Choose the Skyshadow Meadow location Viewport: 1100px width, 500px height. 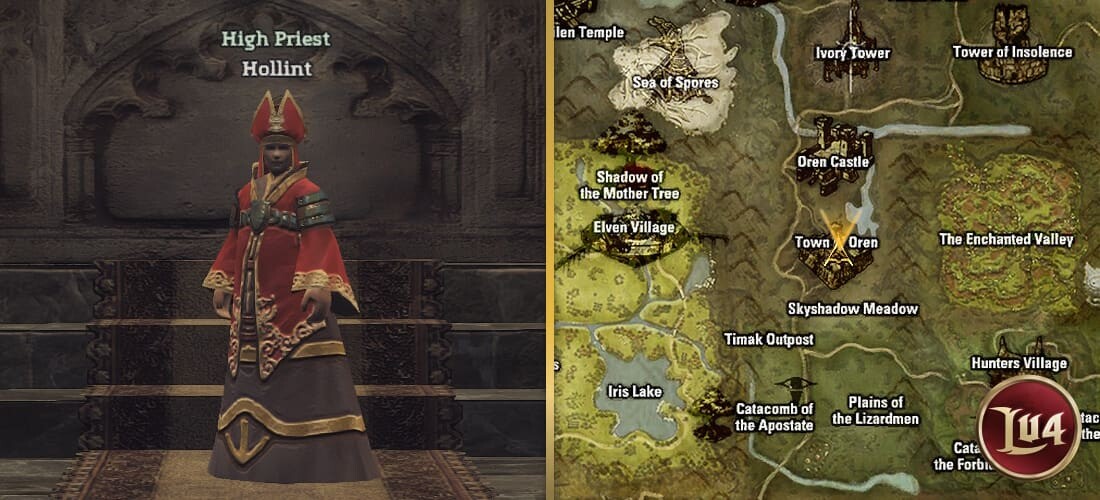point(852,309)
